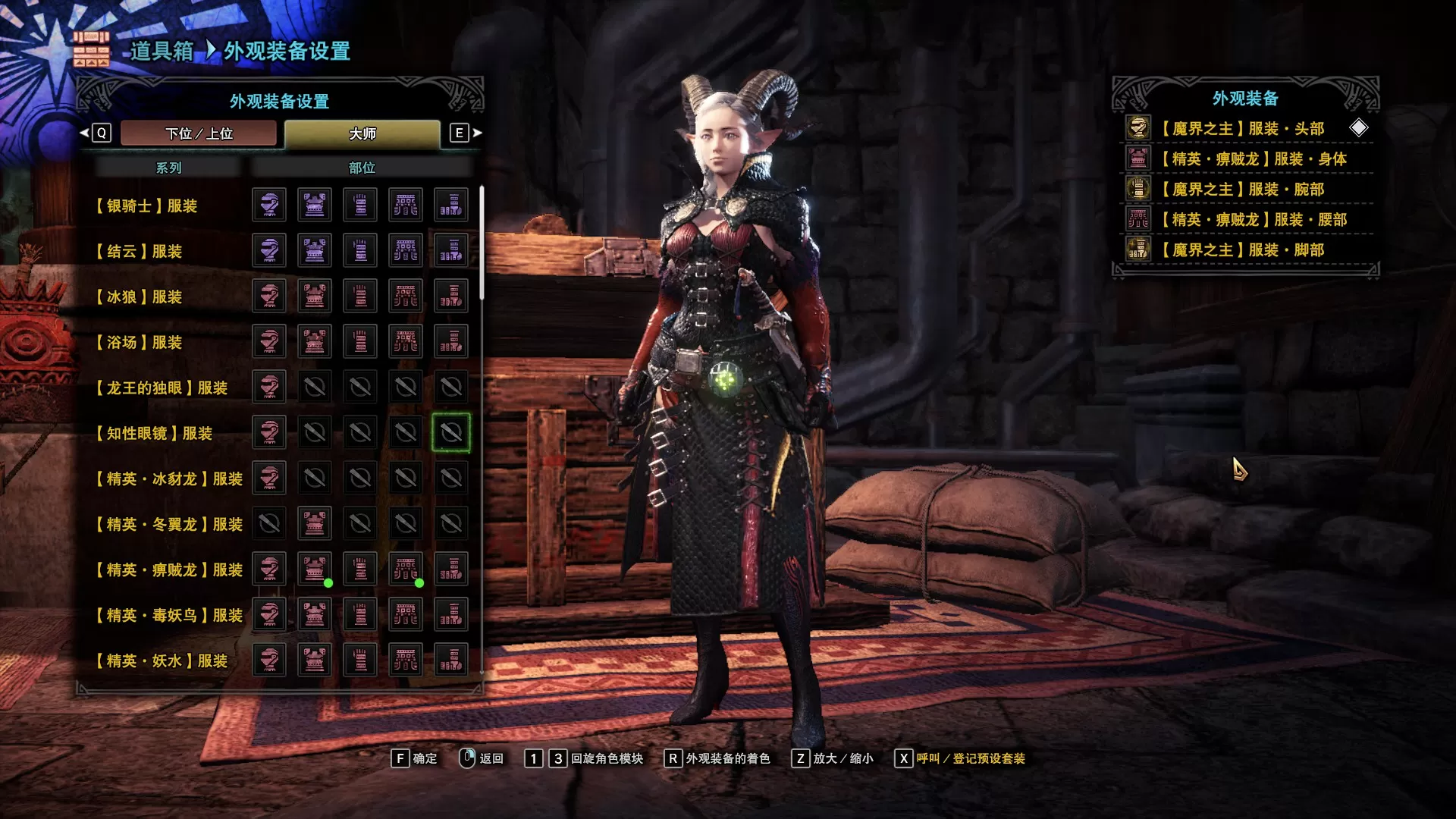This screenshot has width=1456, height=819.
Task: Select the 结云 outfit chest piece
Action: [x=315, y=250]
